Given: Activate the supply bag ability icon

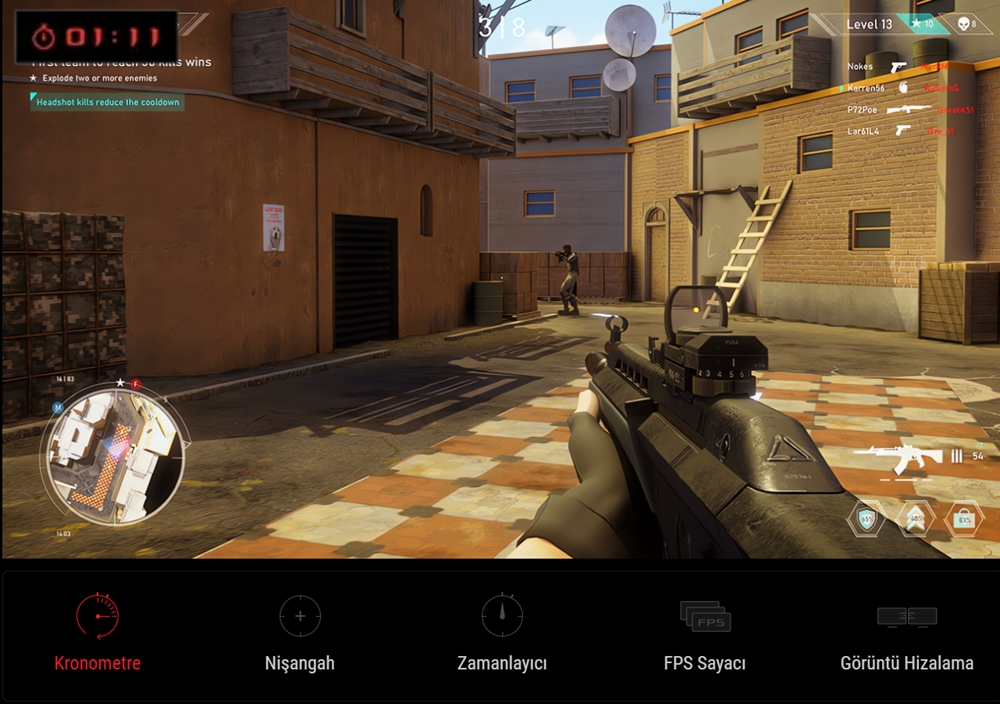Looking at the screenshot, I should [964, 519].
